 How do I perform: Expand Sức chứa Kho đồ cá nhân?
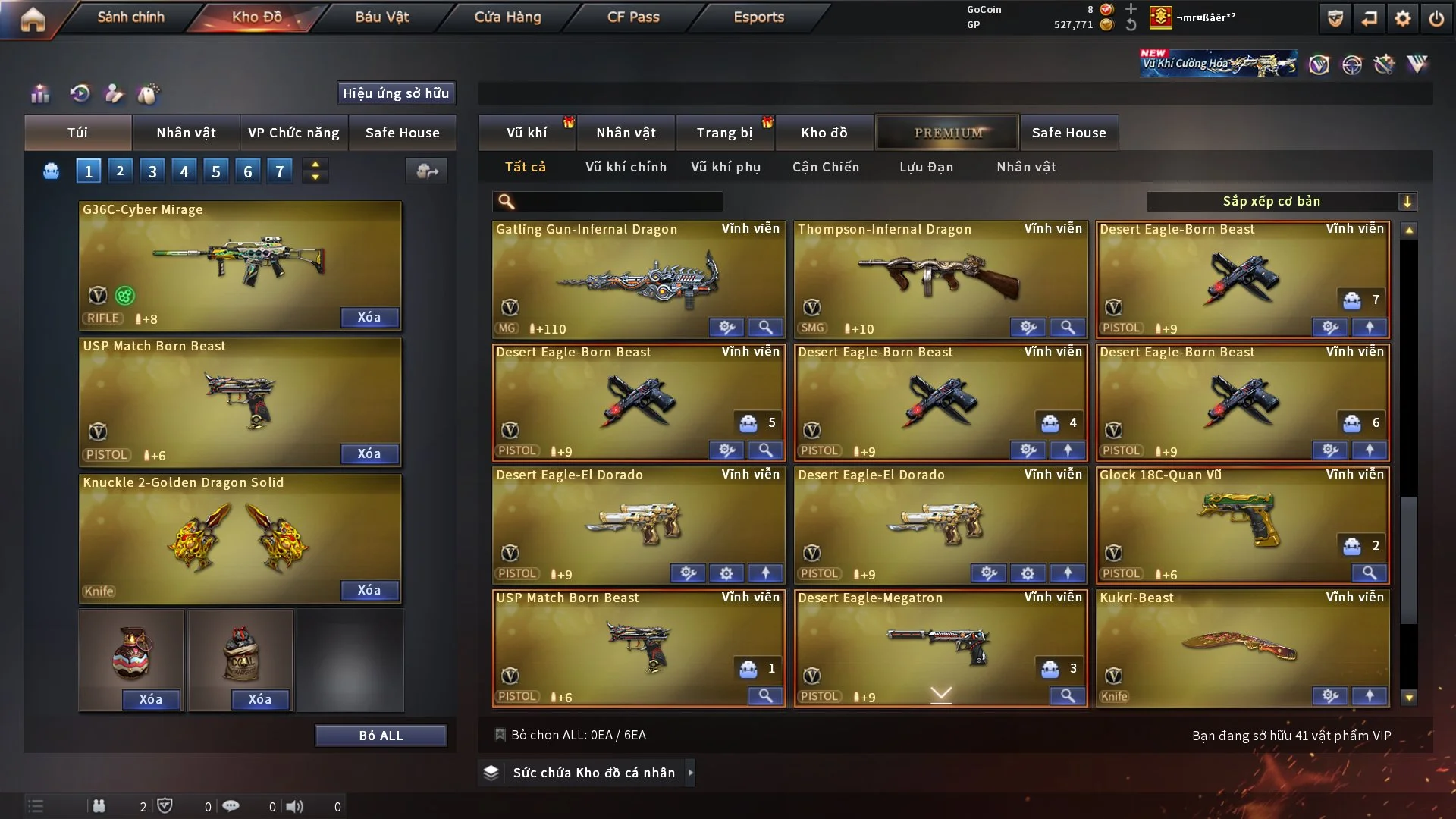(593, 773)
